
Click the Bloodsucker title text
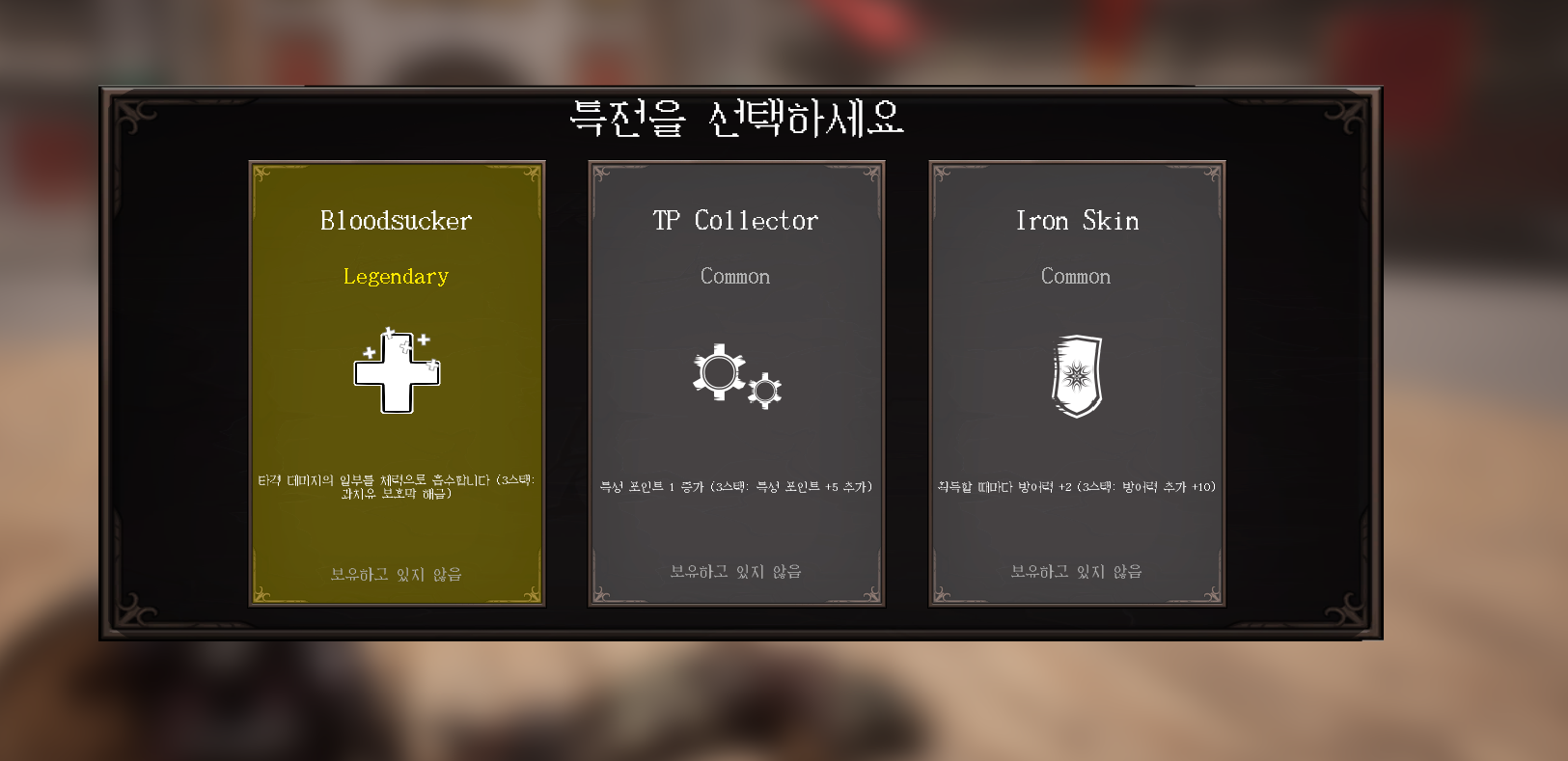396,220
